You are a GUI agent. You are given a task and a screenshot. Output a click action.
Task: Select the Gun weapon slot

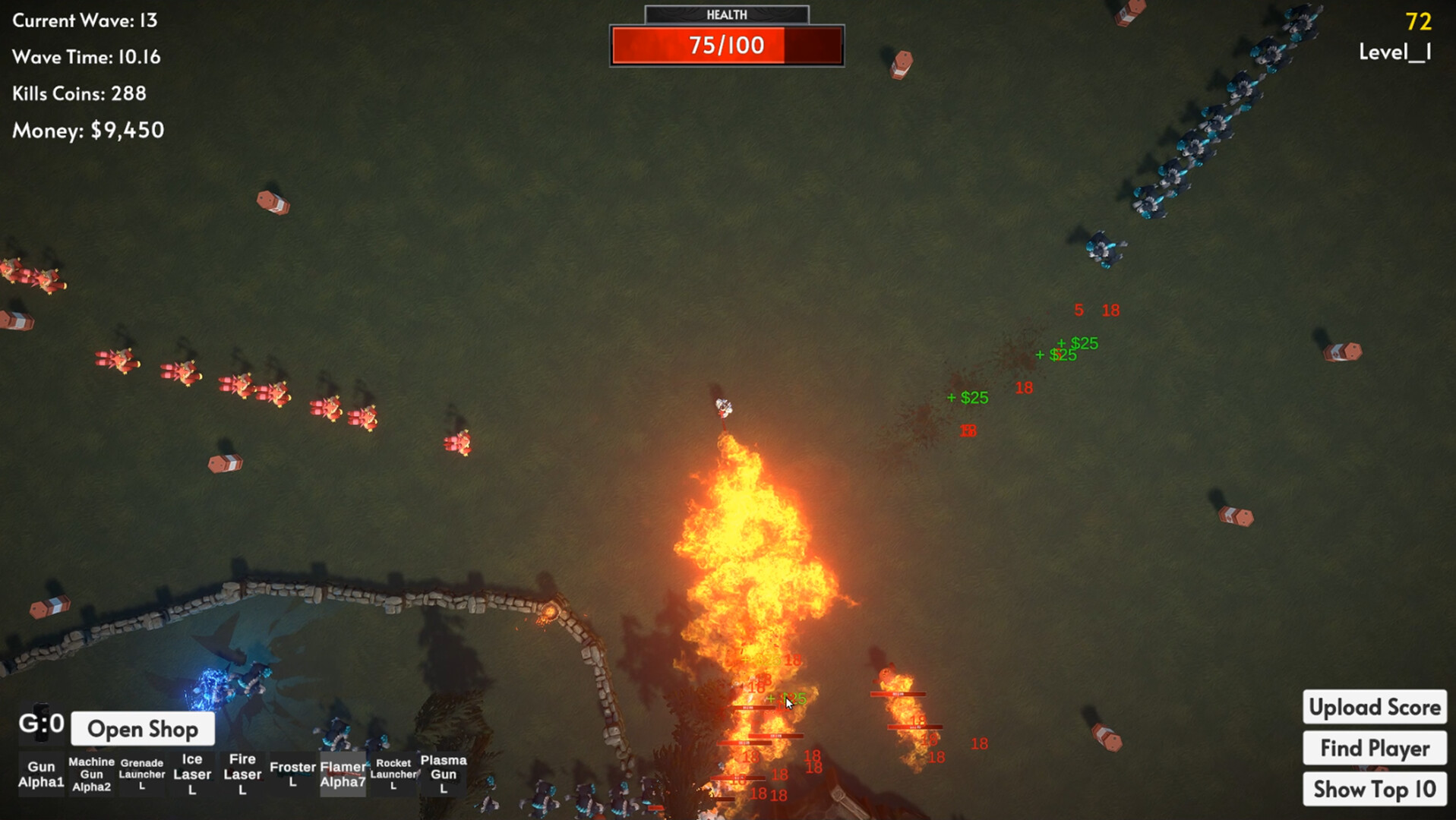(x=41, y=774)
